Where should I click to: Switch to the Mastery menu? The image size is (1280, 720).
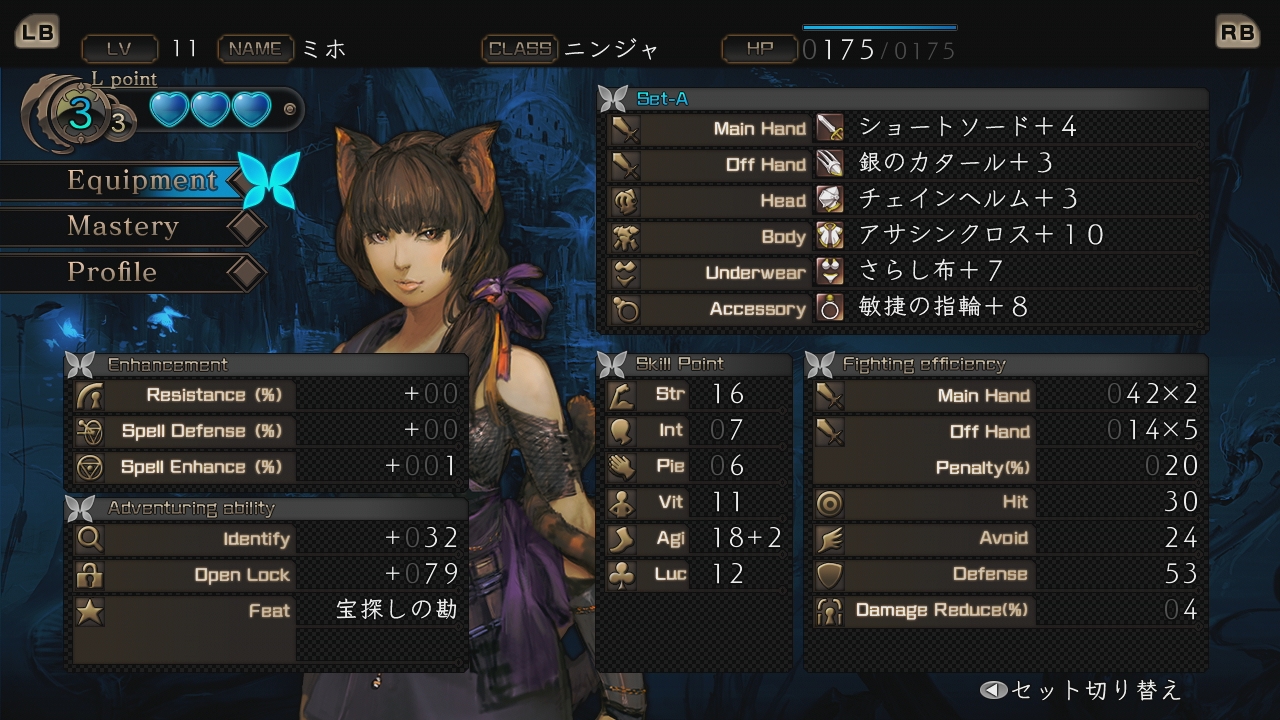pos(123,227)
